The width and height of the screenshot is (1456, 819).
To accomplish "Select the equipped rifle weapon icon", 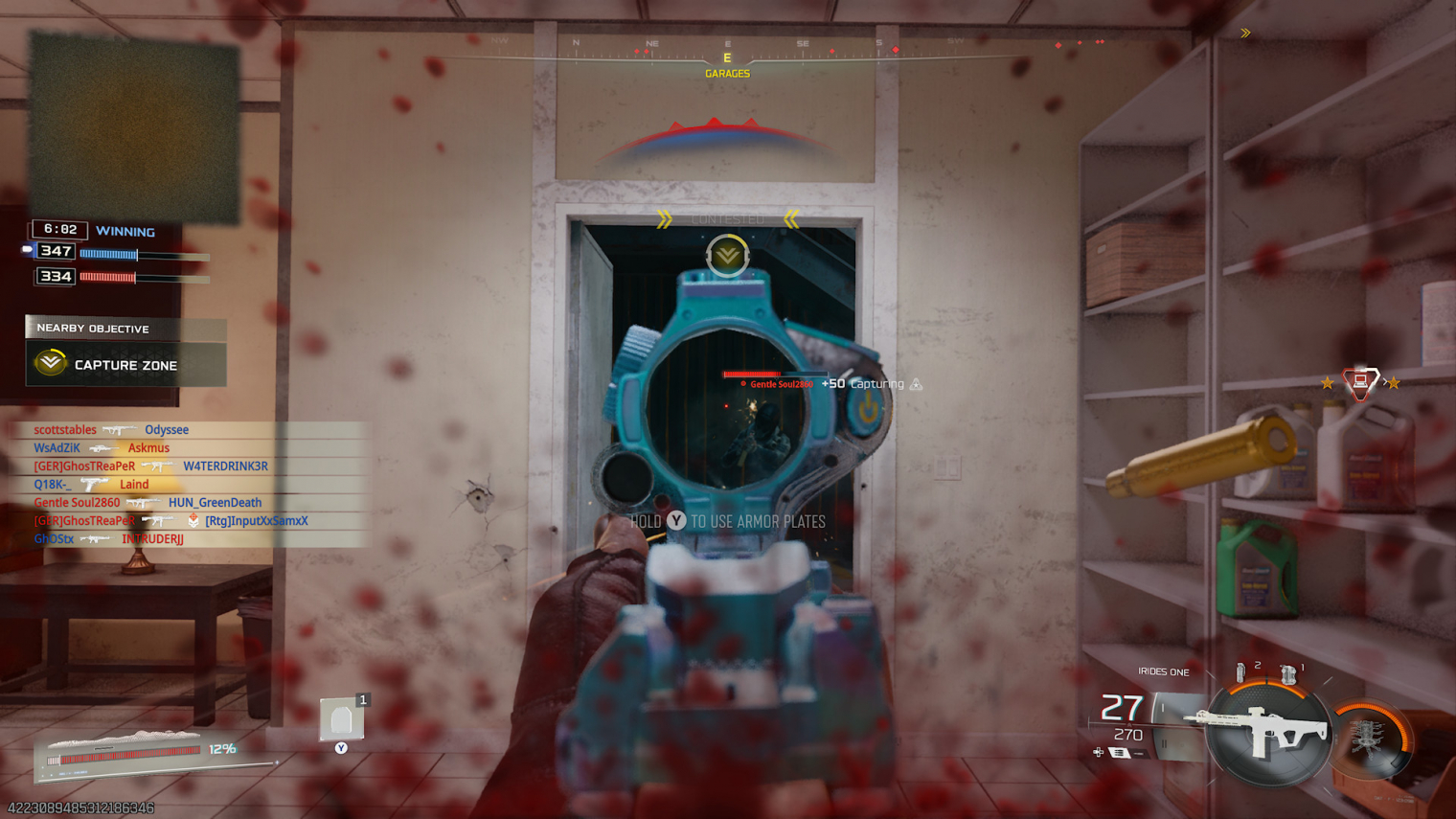I will [1266, 735].
